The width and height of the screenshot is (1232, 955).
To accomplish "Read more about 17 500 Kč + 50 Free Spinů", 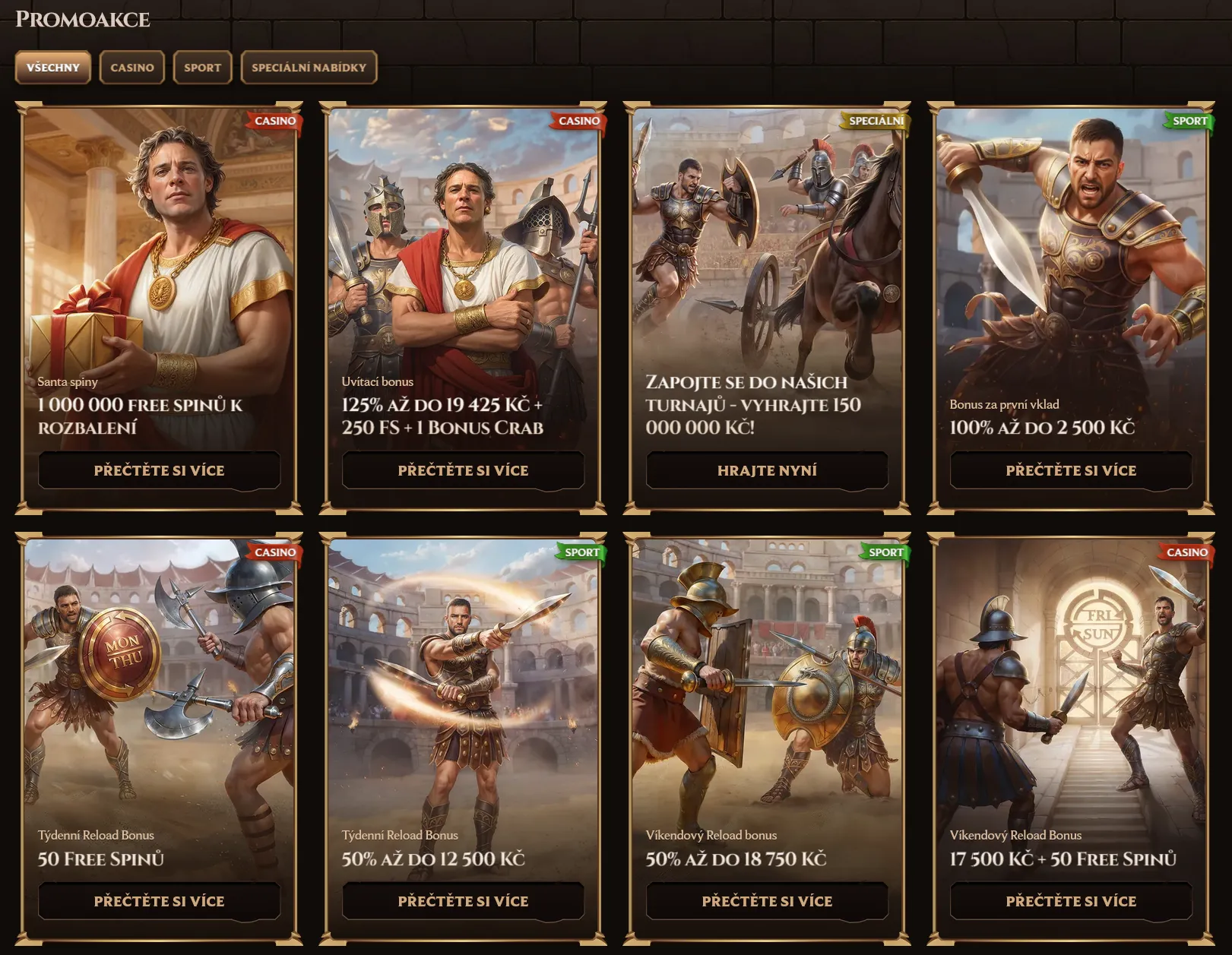I will (1071, 901).
